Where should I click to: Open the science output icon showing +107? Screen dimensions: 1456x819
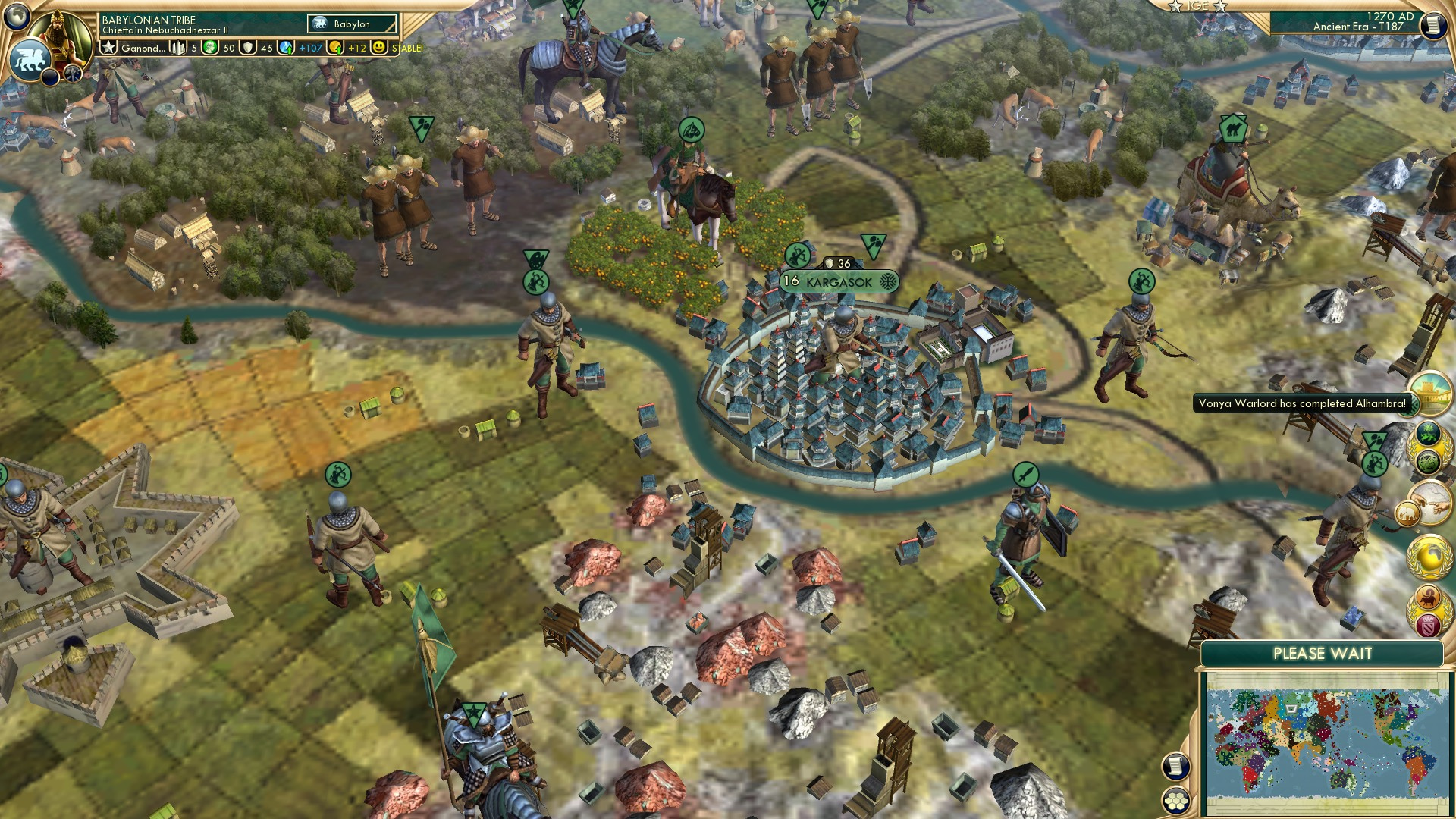286,49
